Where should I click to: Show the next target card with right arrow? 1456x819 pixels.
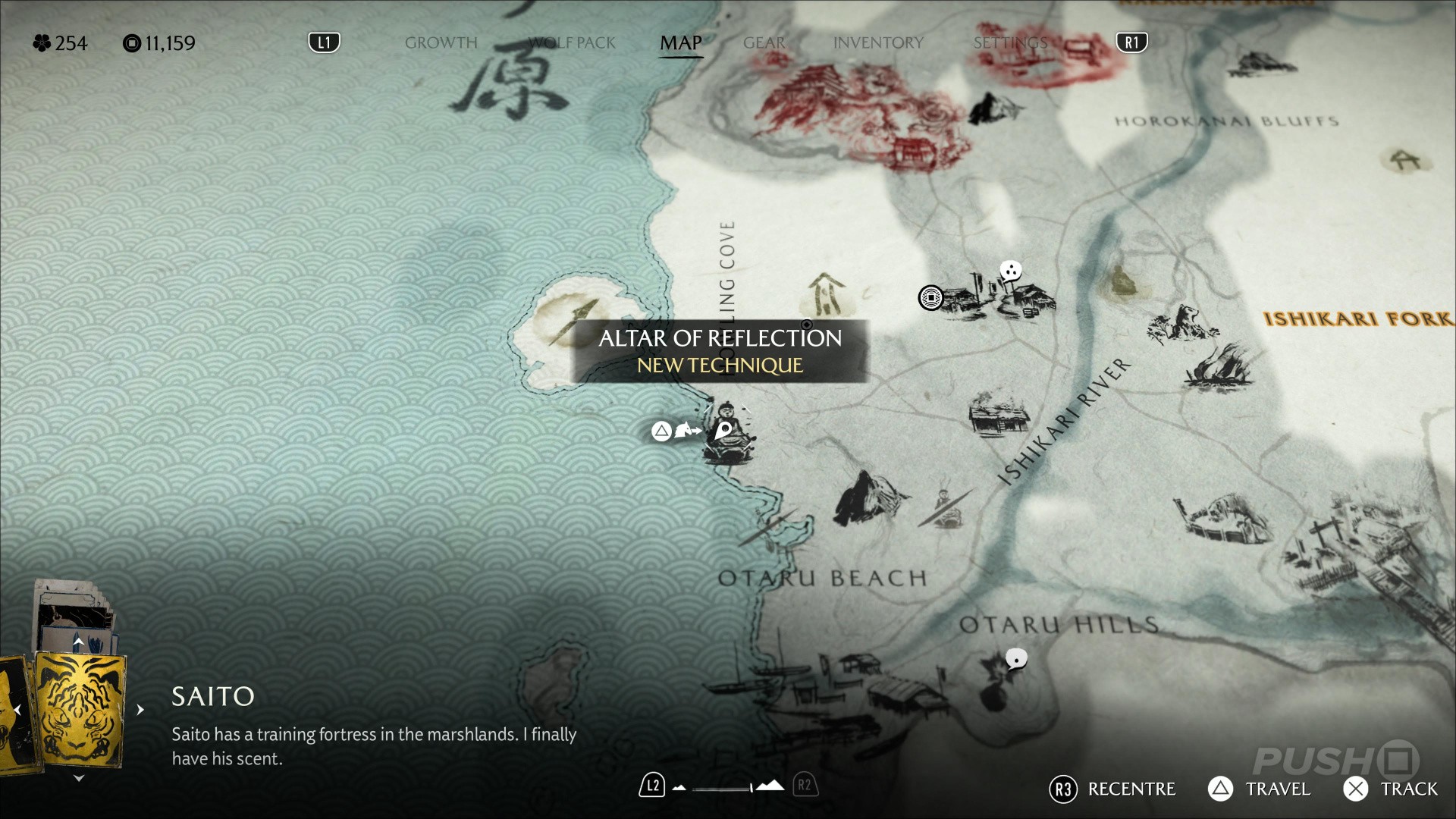[140, 711]
